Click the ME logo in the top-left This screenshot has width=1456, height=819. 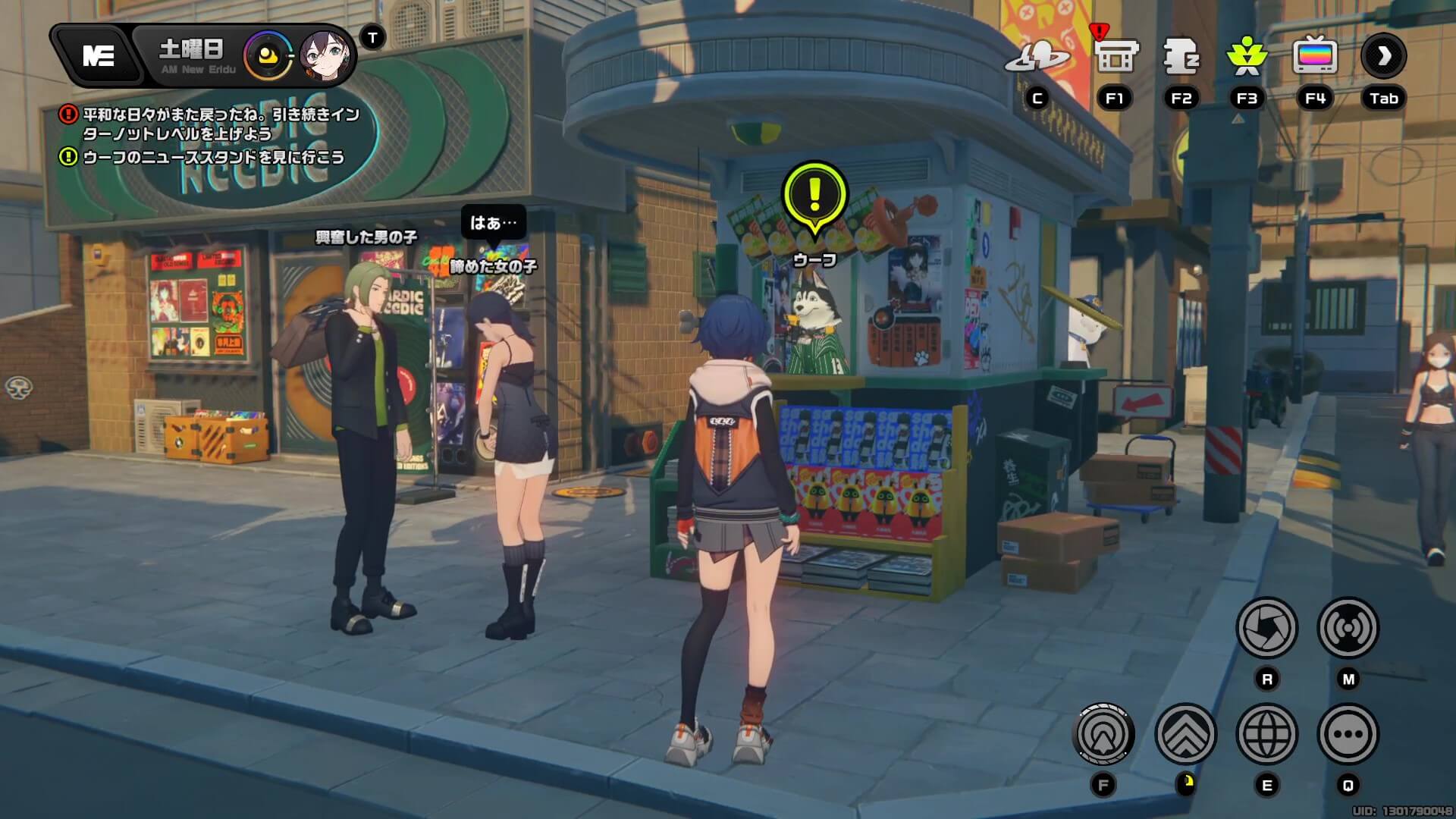tap(99, 53)
